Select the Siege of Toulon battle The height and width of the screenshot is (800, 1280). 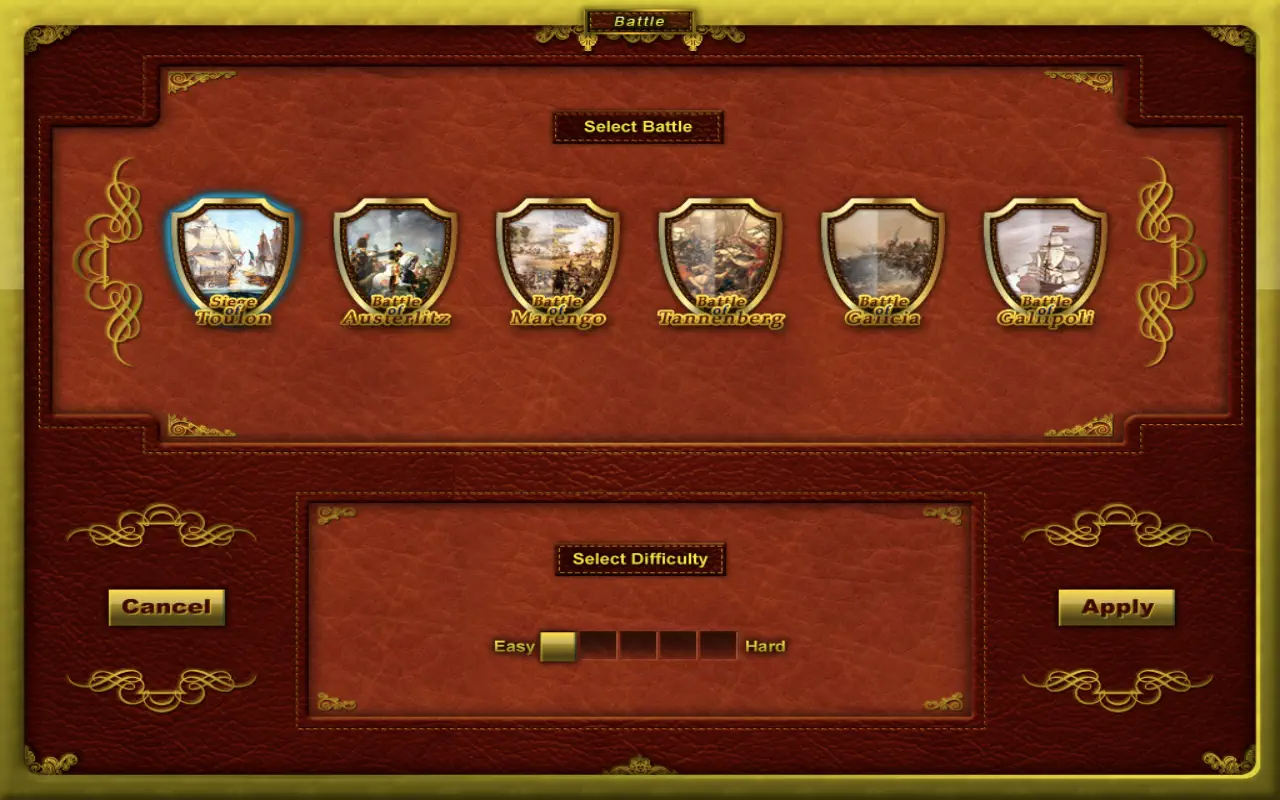233,258
